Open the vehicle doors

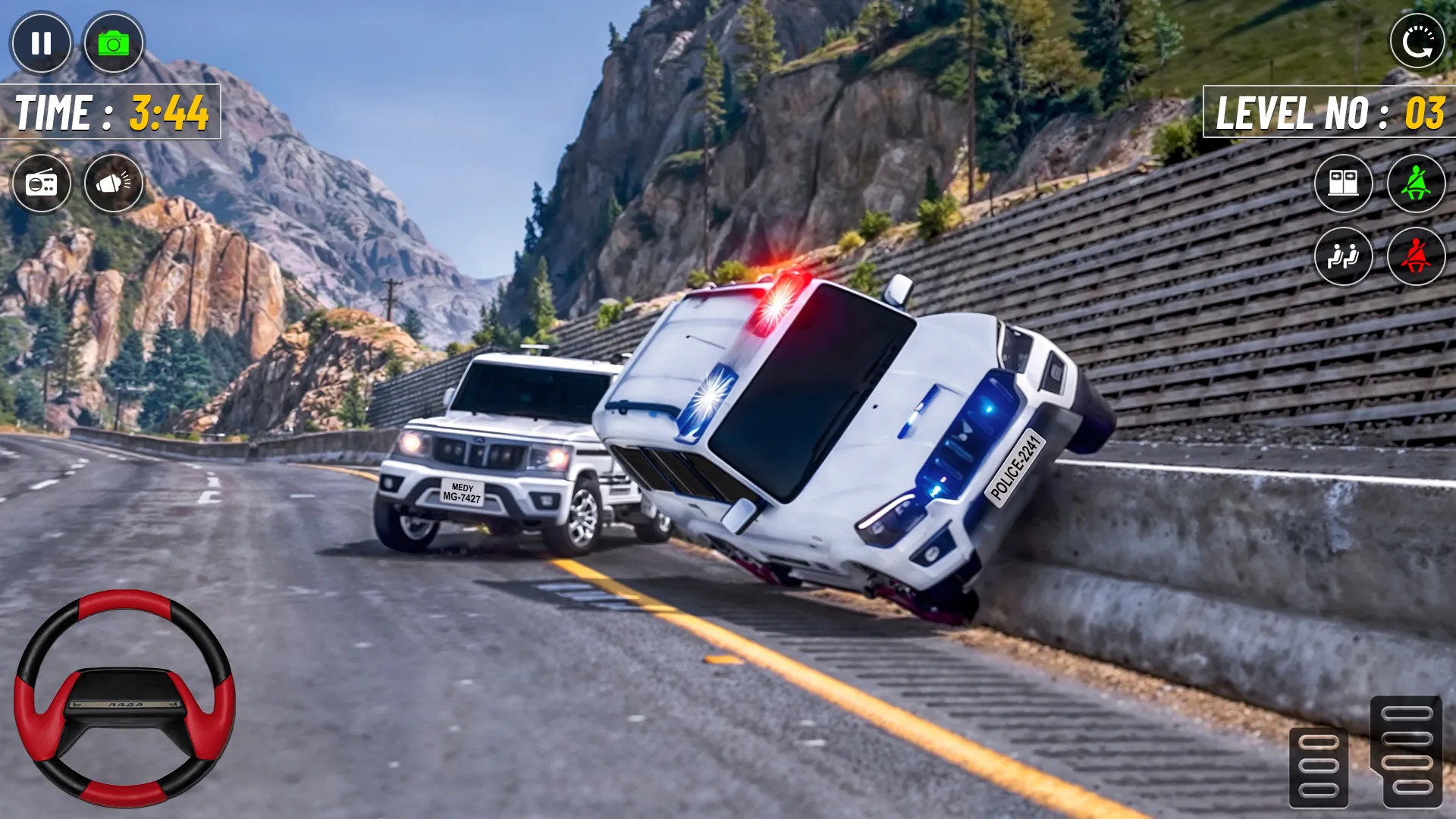point(1343,184)
